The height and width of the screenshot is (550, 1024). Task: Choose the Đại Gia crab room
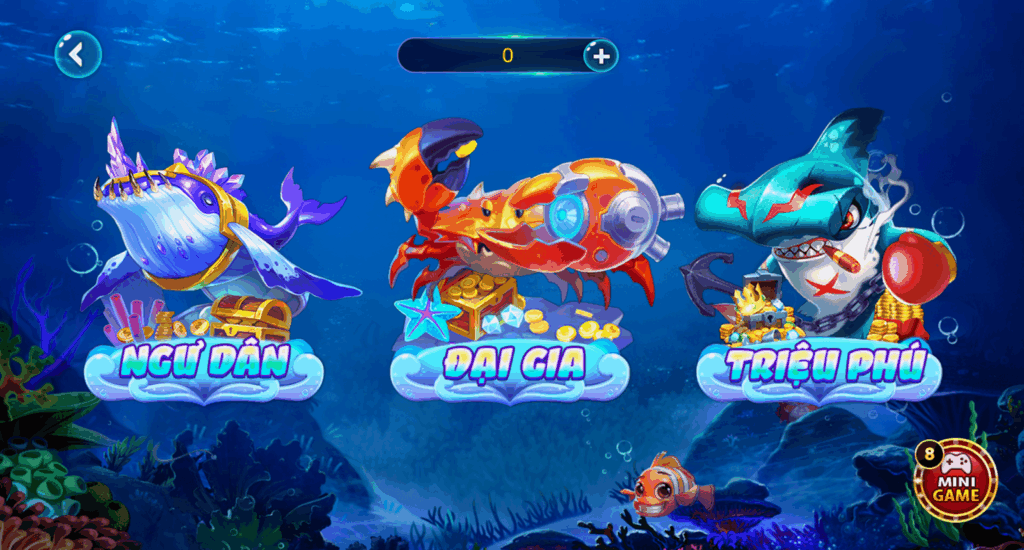click(512, 363)
